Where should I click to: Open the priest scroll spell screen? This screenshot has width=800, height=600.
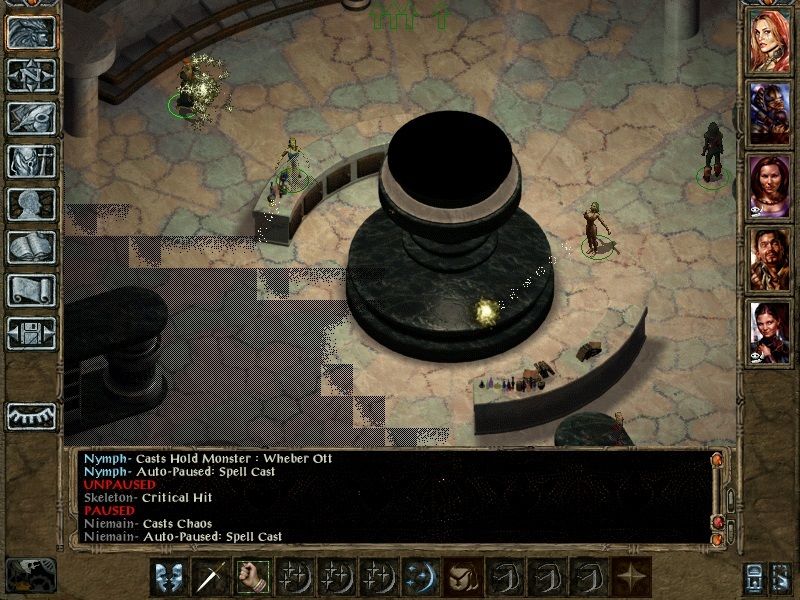point(31,290)
